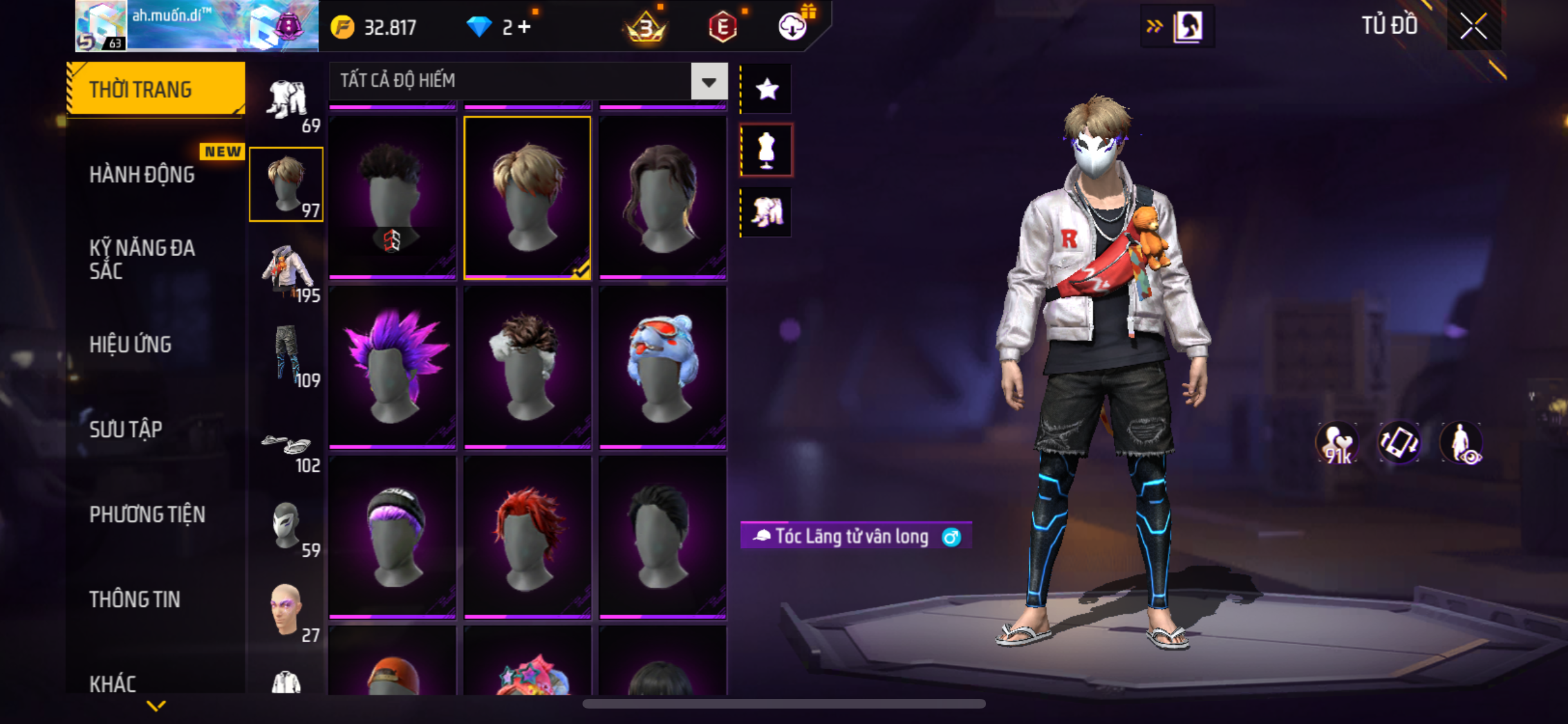Select the HIỆU ỨNG category
Screen dimensions: 1568x724
(131, 345)
